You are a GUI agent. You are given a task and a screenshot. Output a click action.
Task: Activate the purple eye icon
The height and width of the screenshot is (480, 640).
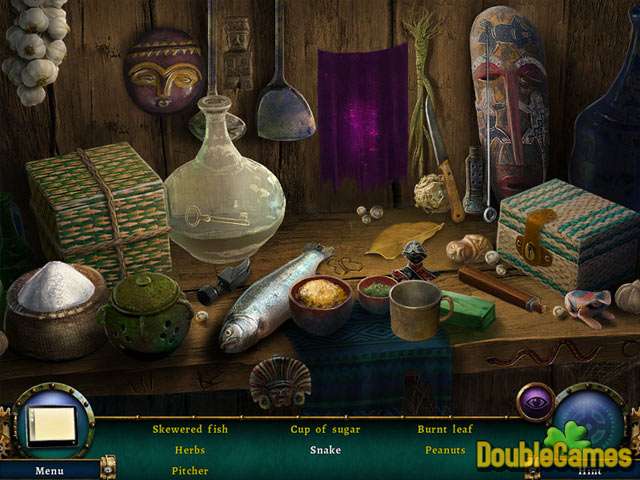pyautogui.click(x=535, y=402)
